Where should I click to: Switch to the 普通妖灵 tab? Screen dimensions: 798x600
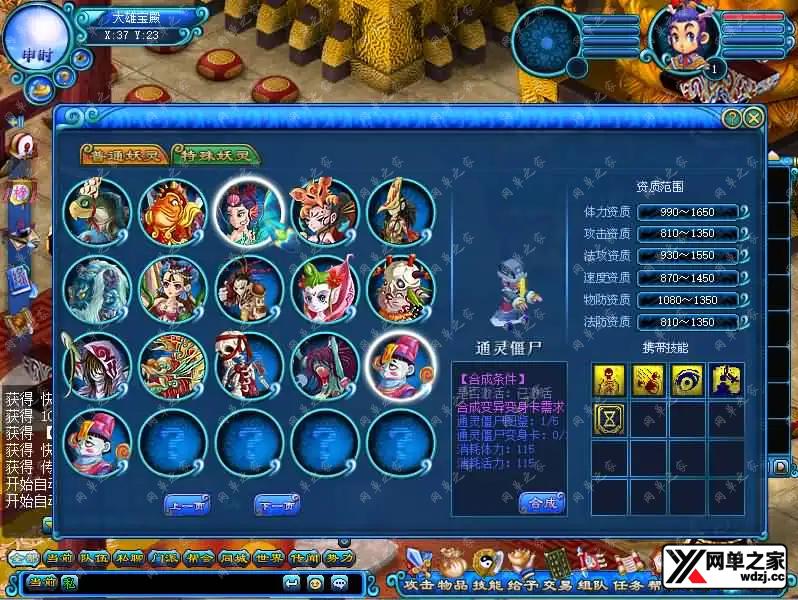coord(124,155)
